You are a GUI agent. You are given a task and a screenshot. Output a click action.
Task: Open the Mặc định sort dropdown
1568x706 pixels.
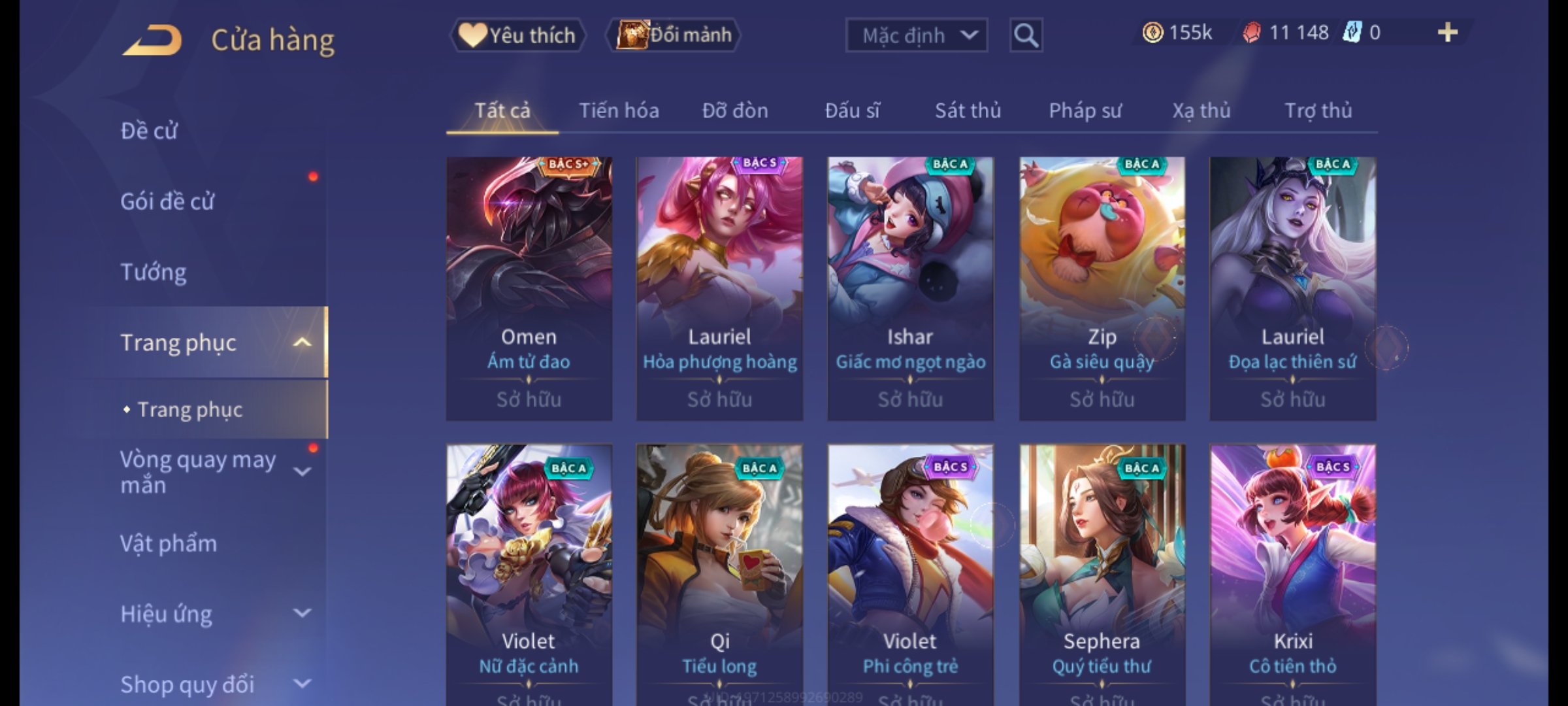pos(916,35)
